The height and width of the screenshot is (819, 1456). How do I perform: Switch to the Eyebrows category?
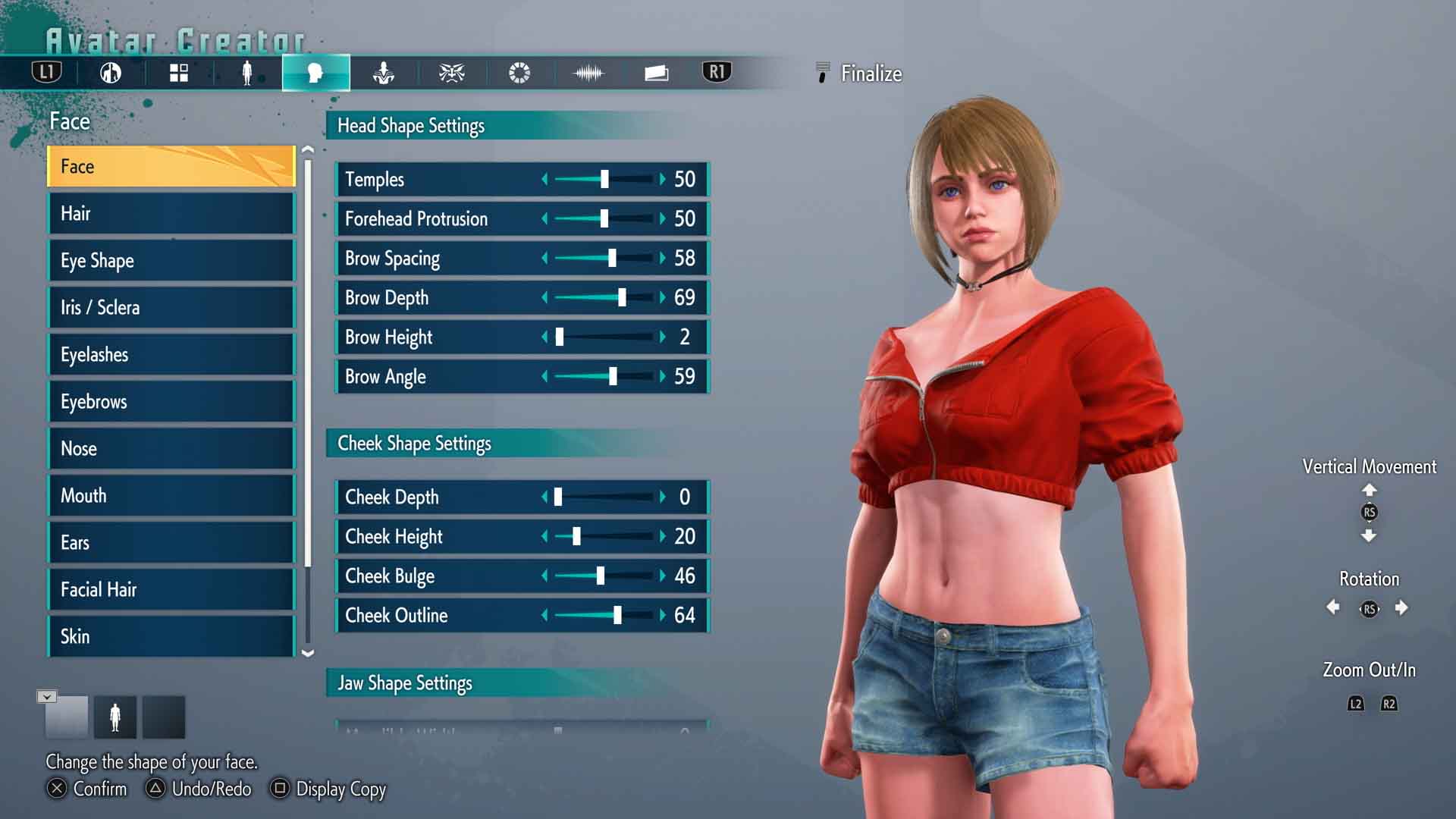point(171,401)
